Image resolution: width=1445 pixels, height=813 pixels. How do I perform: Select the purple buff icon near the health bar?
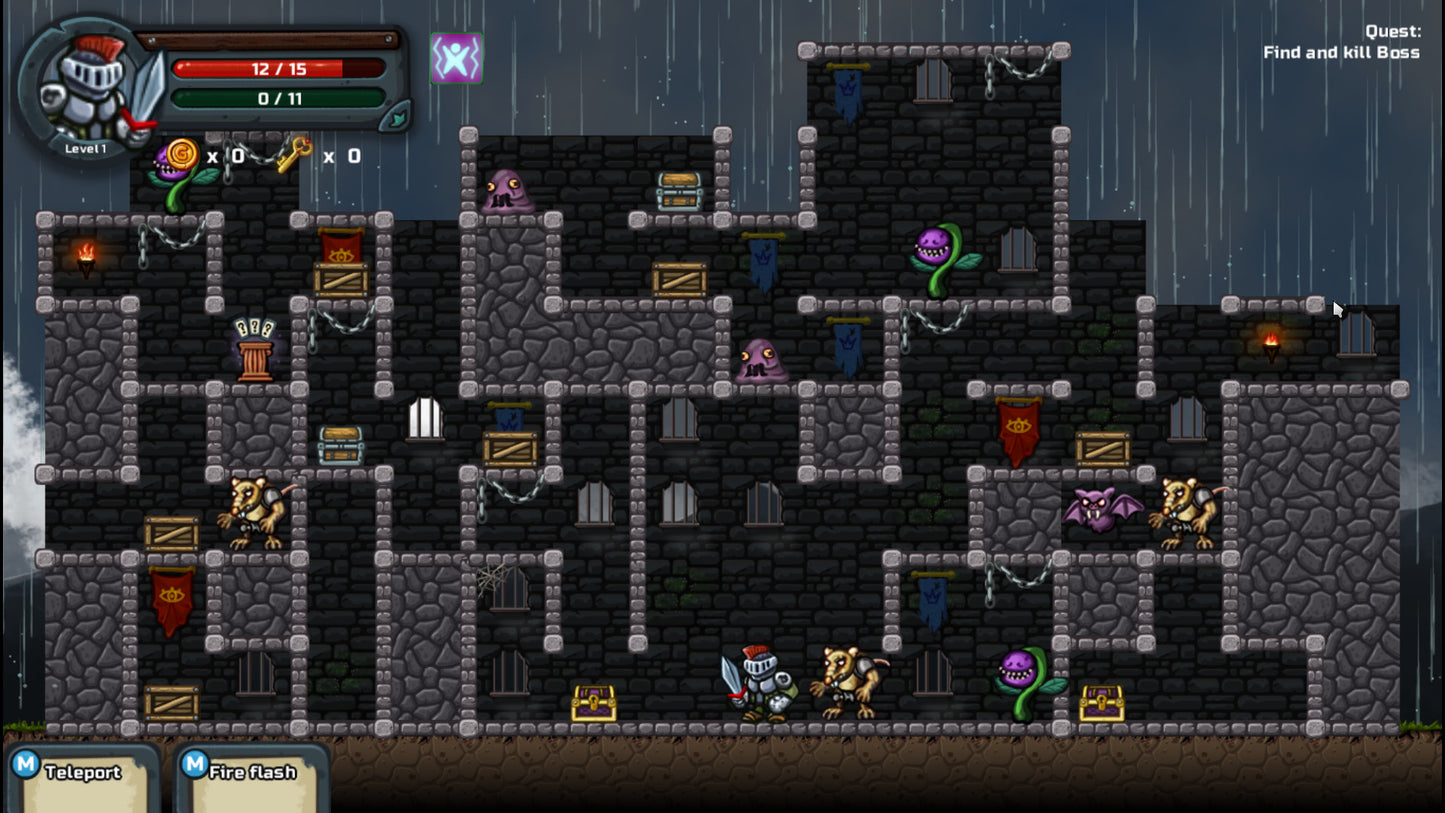(x=456, y=60)
